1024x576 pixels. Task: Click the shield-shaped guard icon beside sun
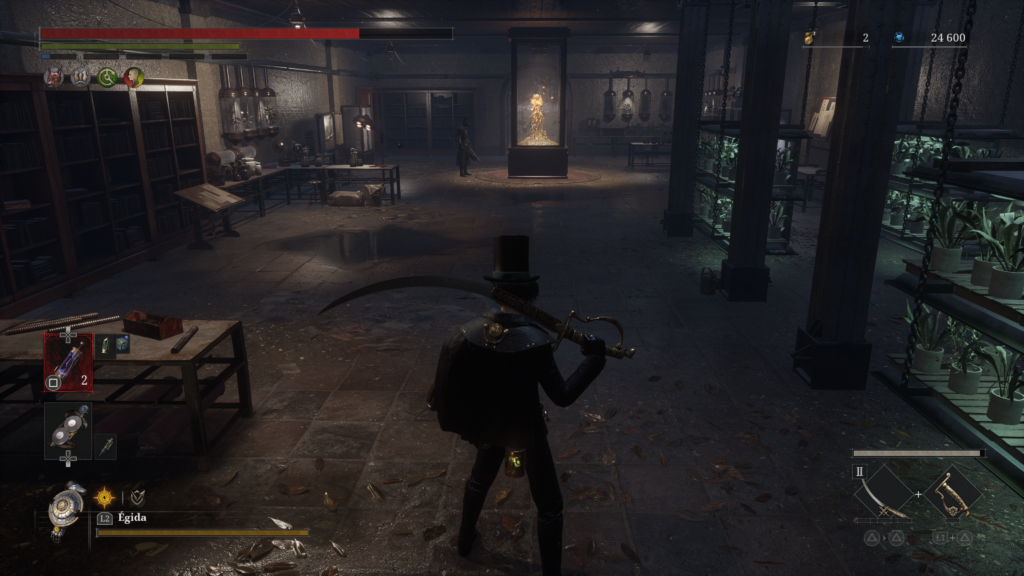(136, 495)
